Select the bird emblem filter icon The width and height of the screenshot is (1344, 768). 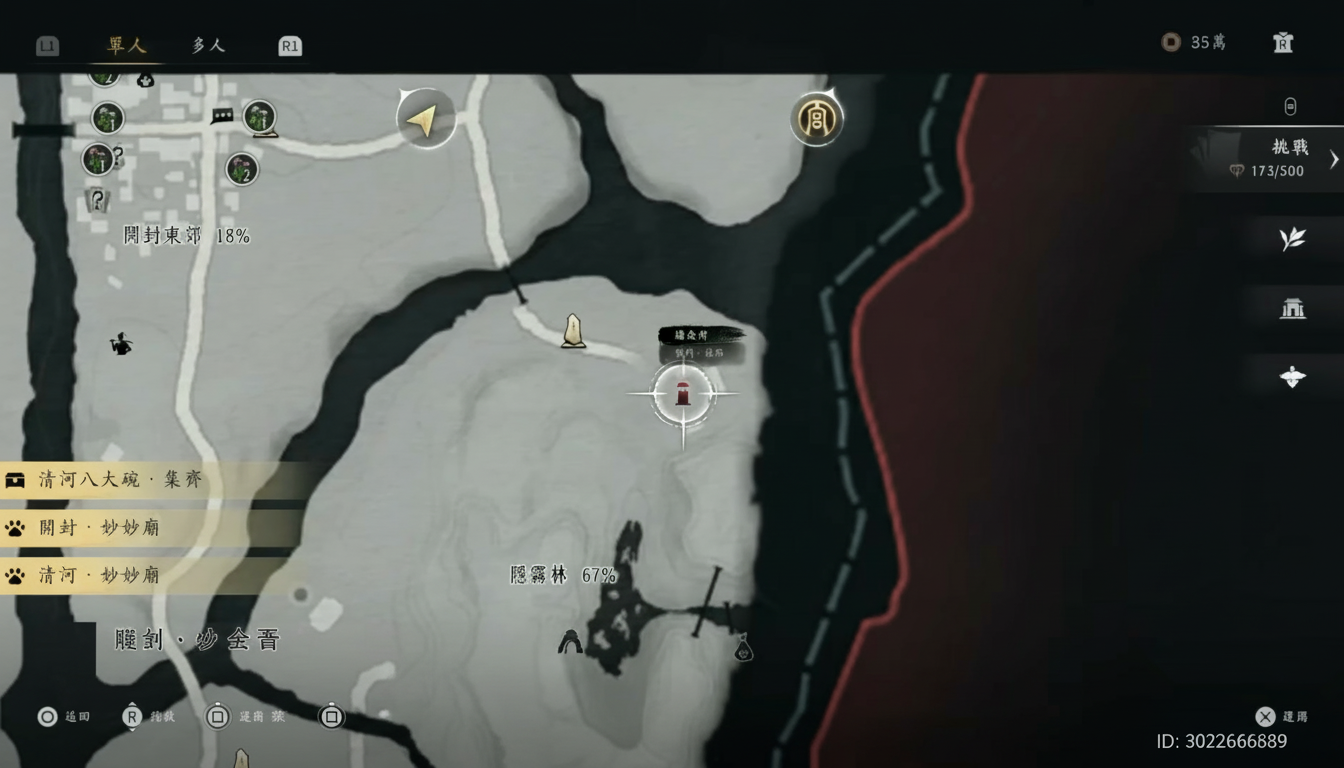[1292, 377]
